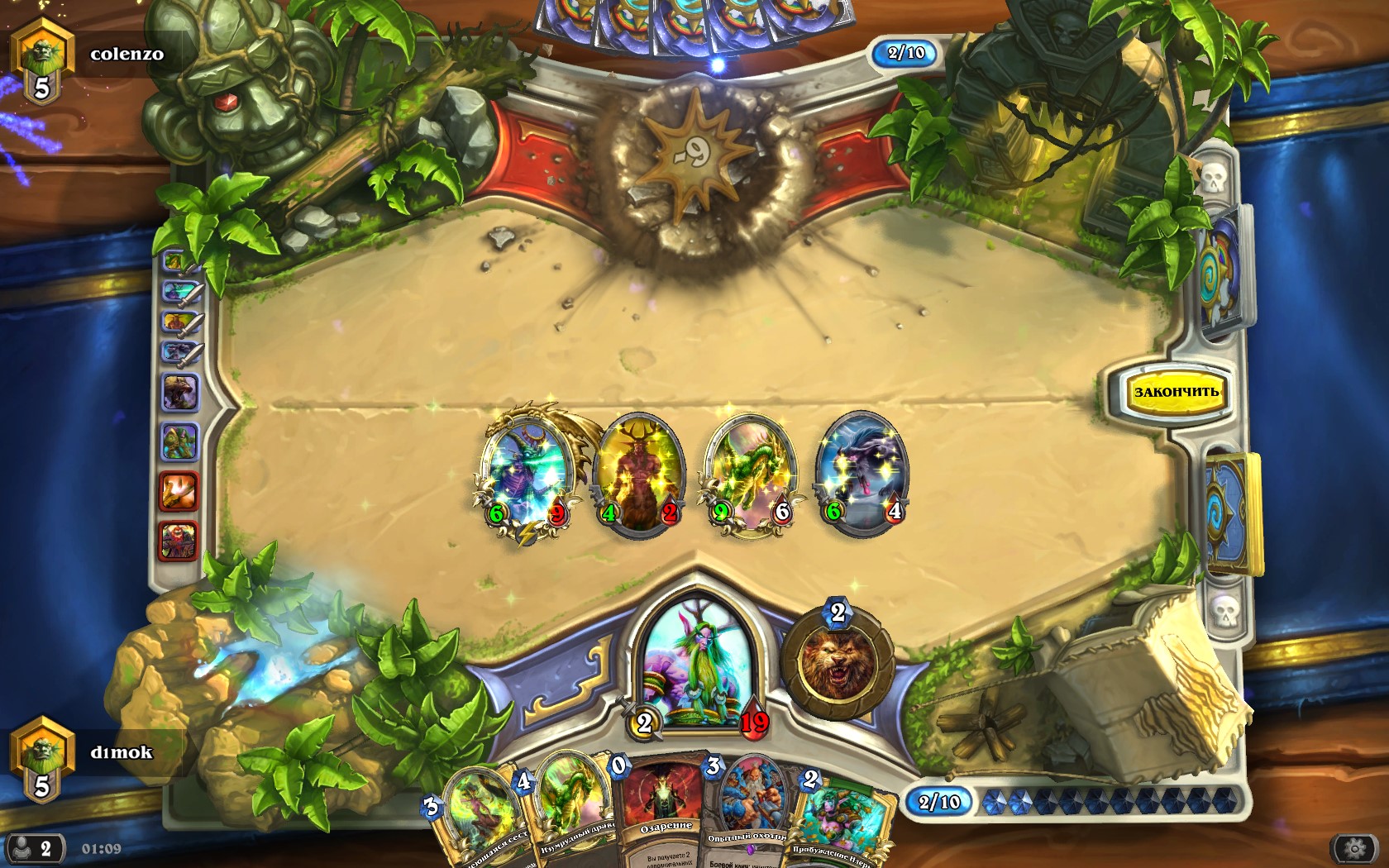Image resolution: width=1389 pixels, height=868 pixels.
Task: Click dimok's rank 5 badge
Action: tap(41, 759)
